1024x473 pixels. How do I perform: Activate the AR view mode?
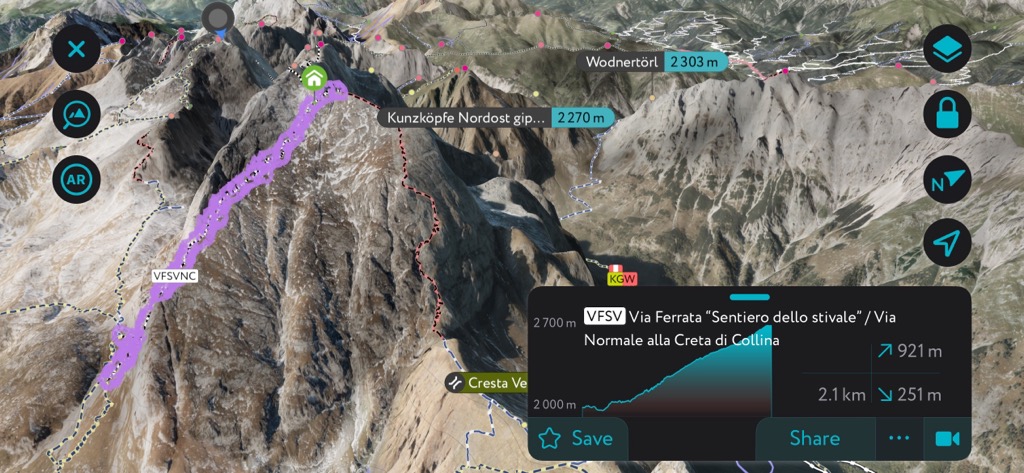click(76, 181)
